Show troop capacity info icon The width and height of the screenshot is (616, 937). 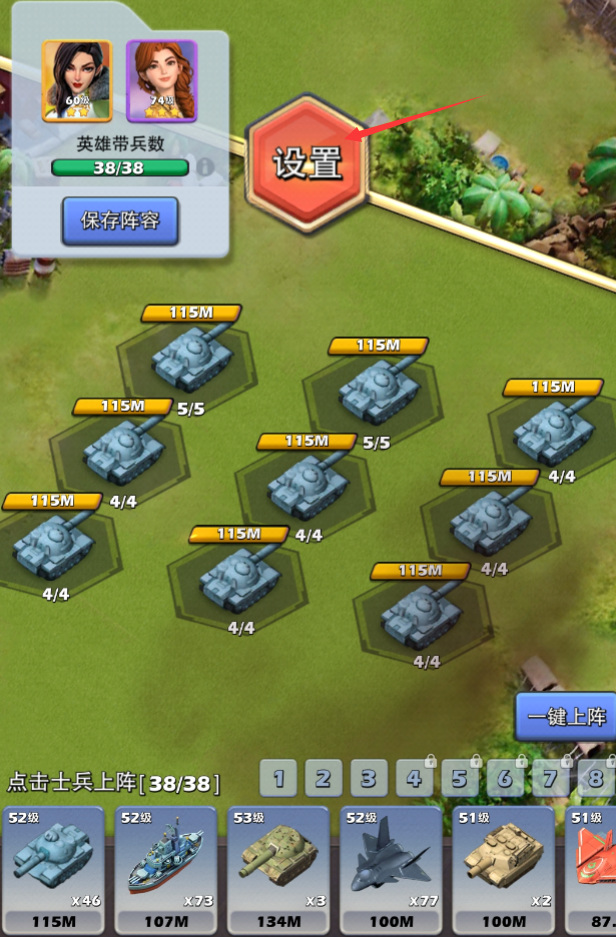206,167
